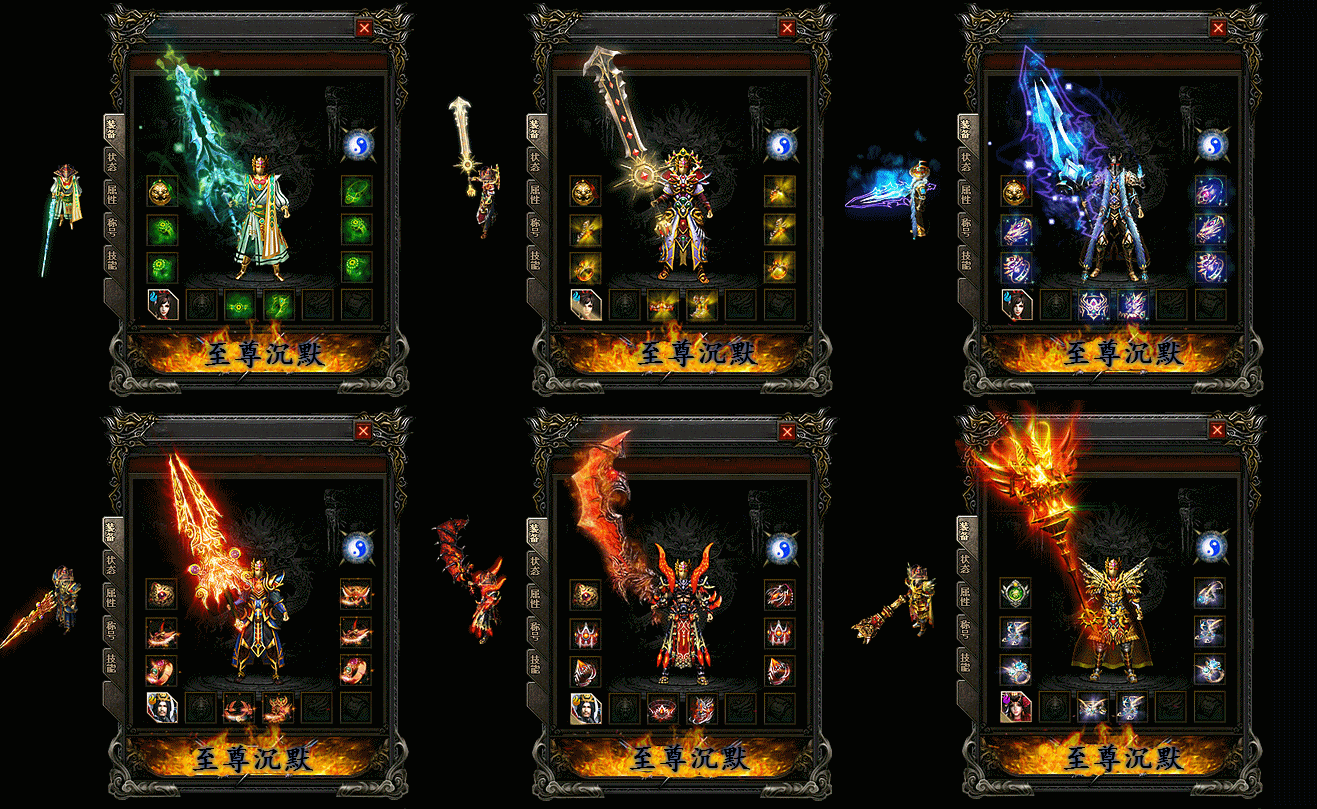Screen dimensions: 1317x809
Task: Select the gold medallion slot in the green-robed panel
Action: [162, 191]
